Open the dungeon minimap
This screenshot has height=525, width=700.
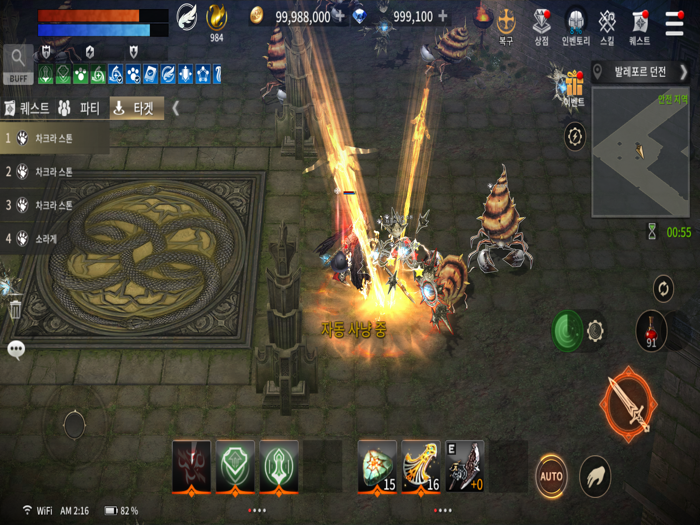coord(640,150)
